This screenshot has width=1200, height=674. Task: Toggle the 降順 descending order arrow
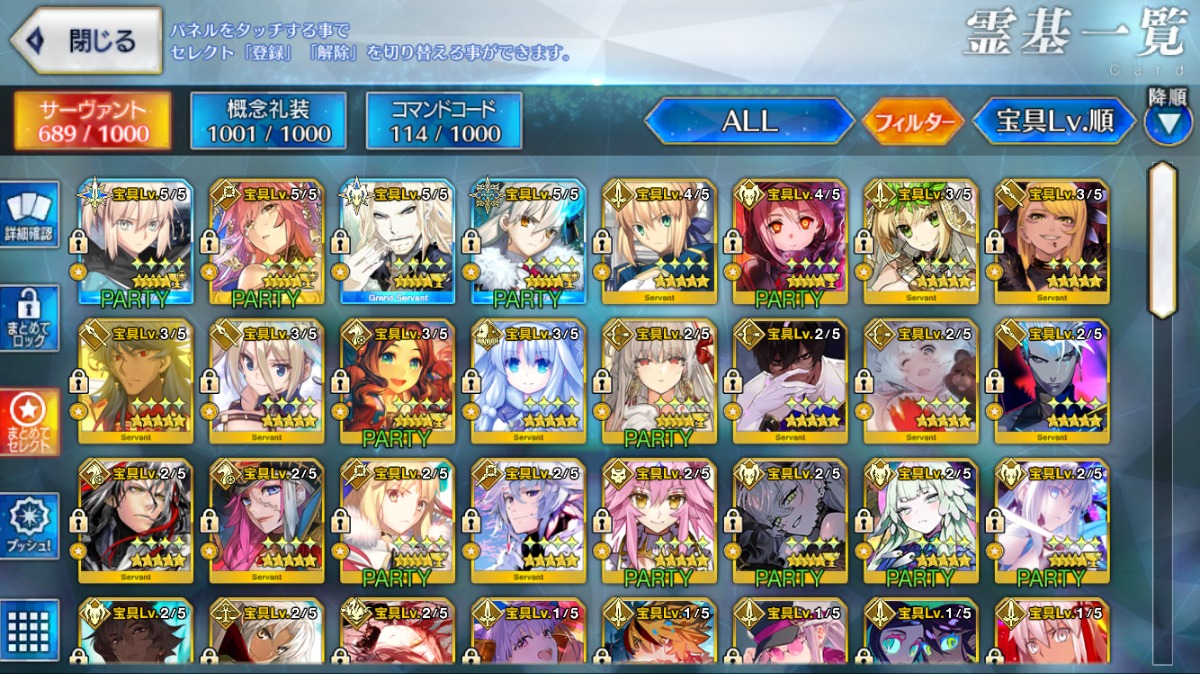(x=1167, y=122)
